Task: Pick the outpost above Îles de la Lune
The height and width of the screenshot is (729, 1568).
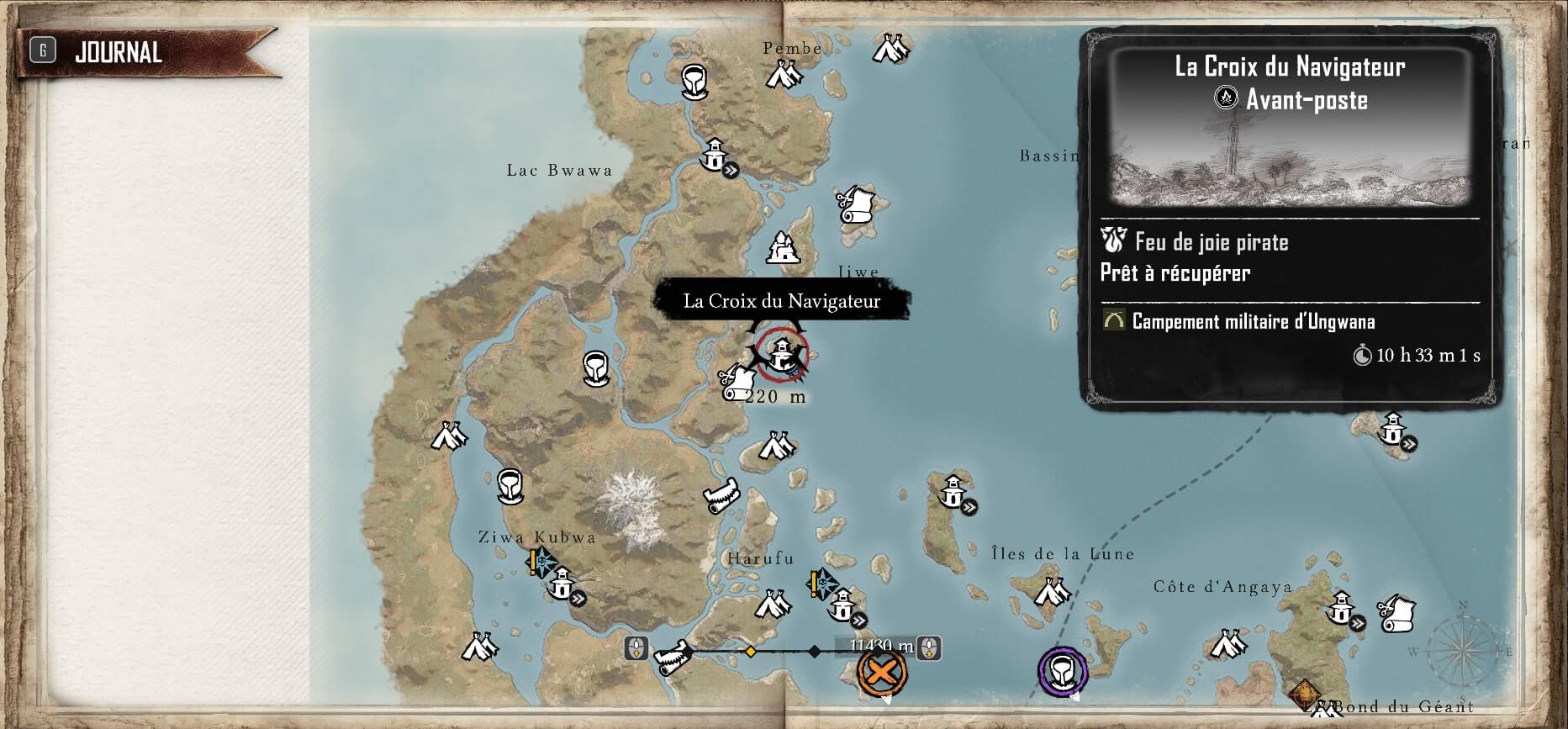Action: 953,493
